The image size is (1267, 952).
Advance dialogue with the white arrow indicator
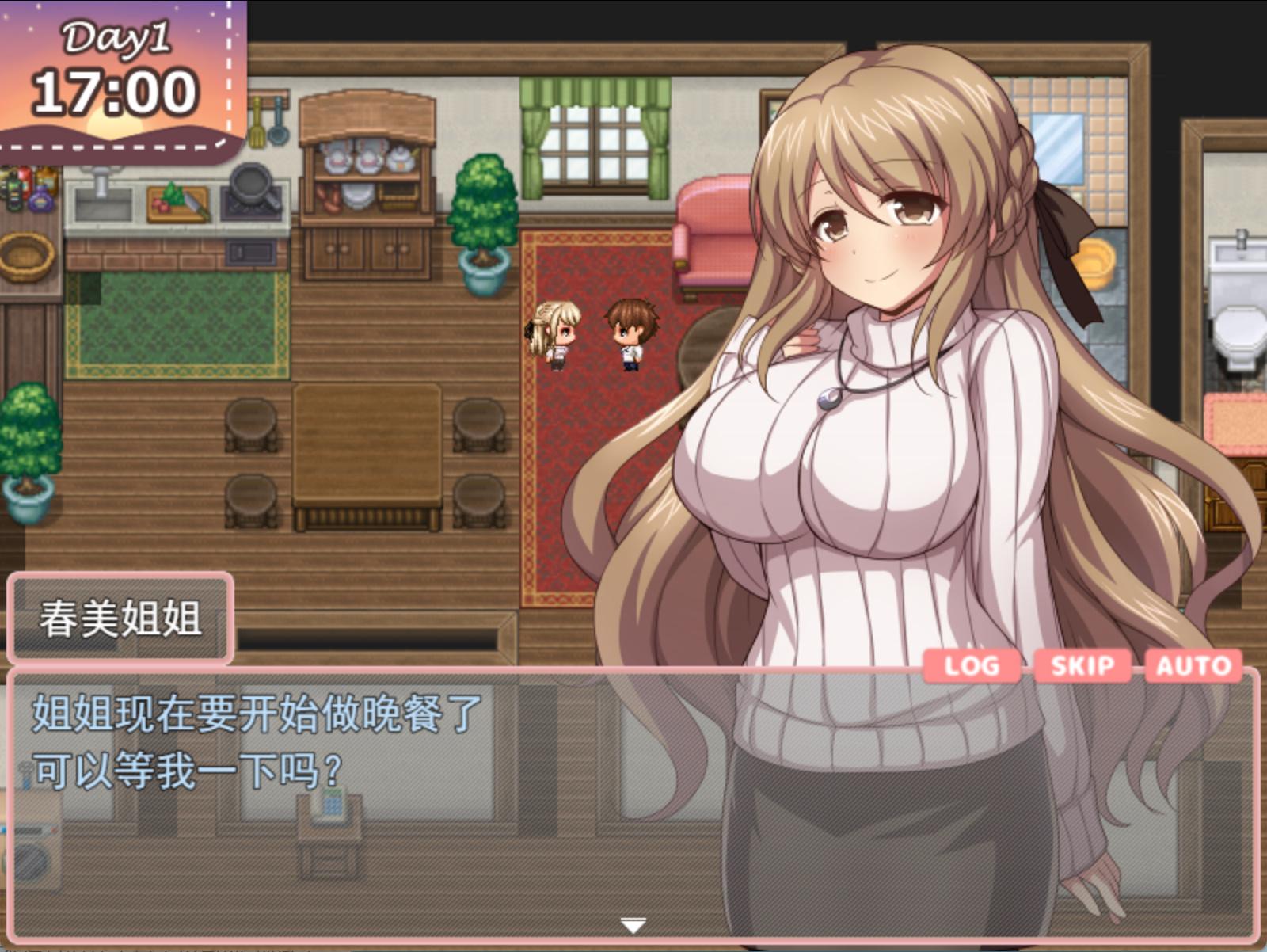[633, 924]
